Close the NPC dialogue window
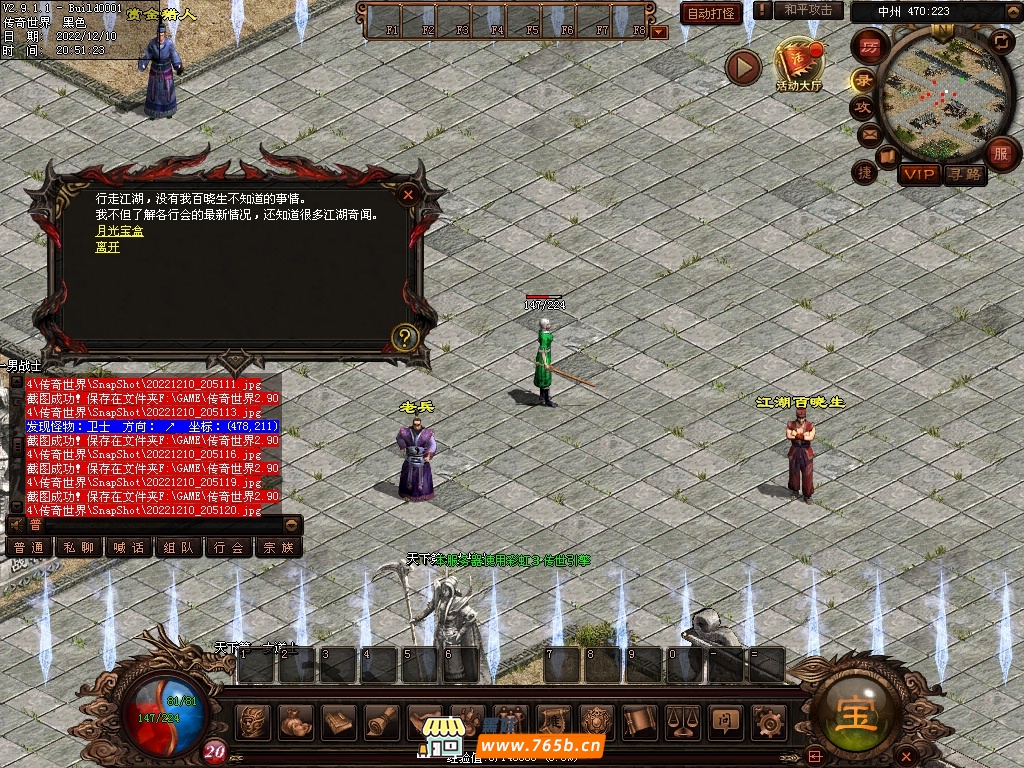Viewport: 1024px width, 768px height. point(407,195)
